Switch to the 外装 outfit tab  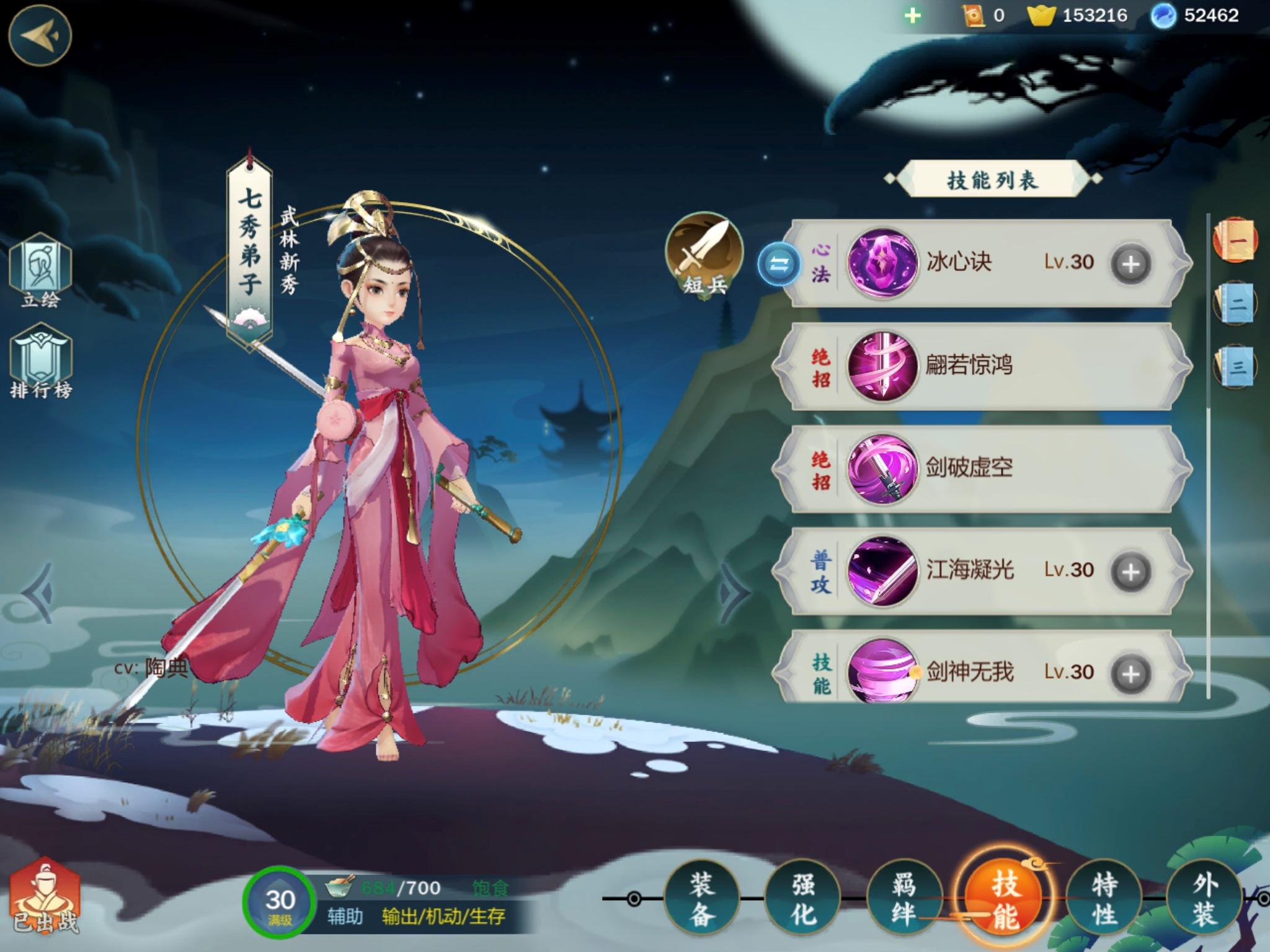pyautogui.click(x=1204, y=898)
